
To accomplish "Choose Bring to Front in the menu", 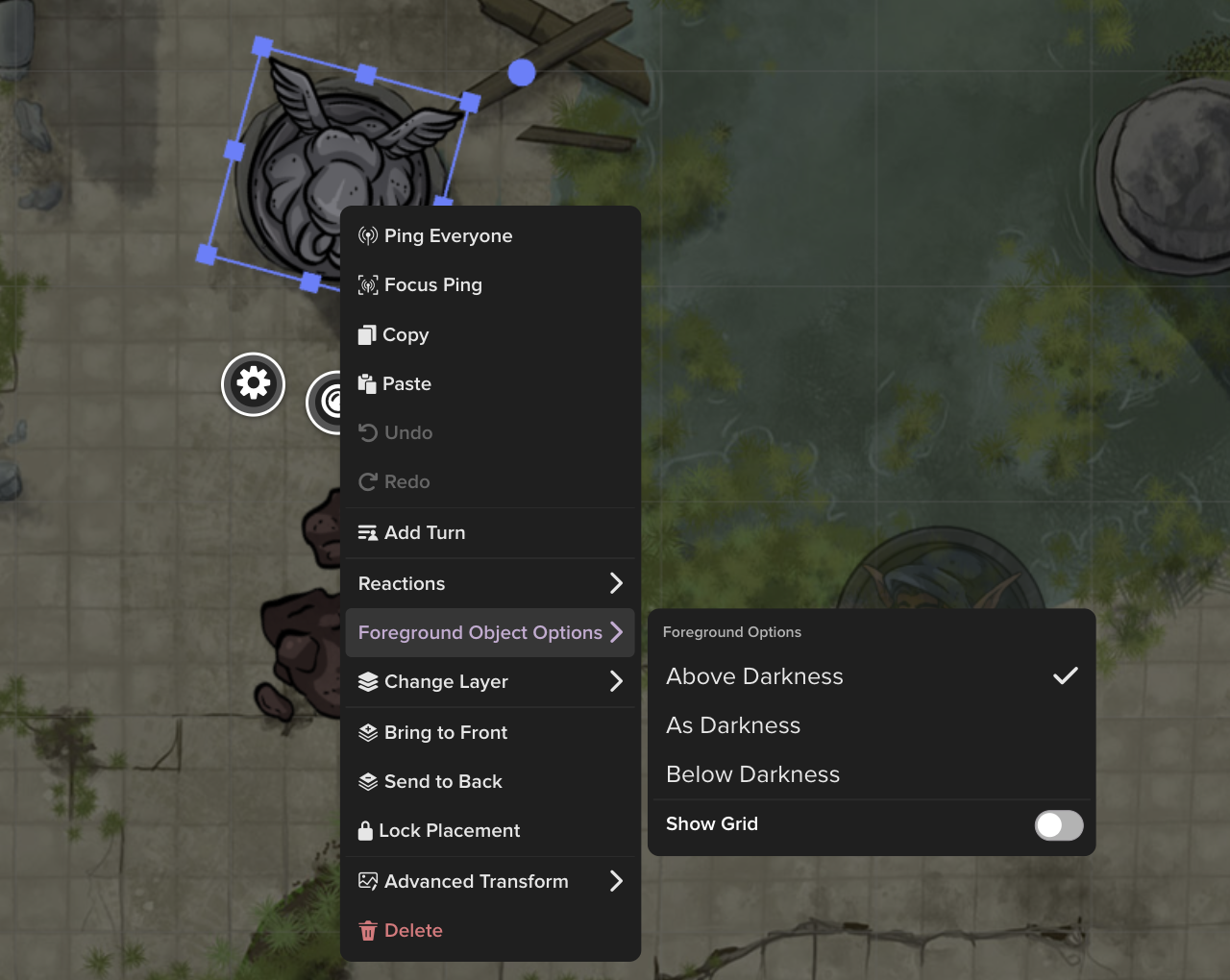I will (445, 732).
